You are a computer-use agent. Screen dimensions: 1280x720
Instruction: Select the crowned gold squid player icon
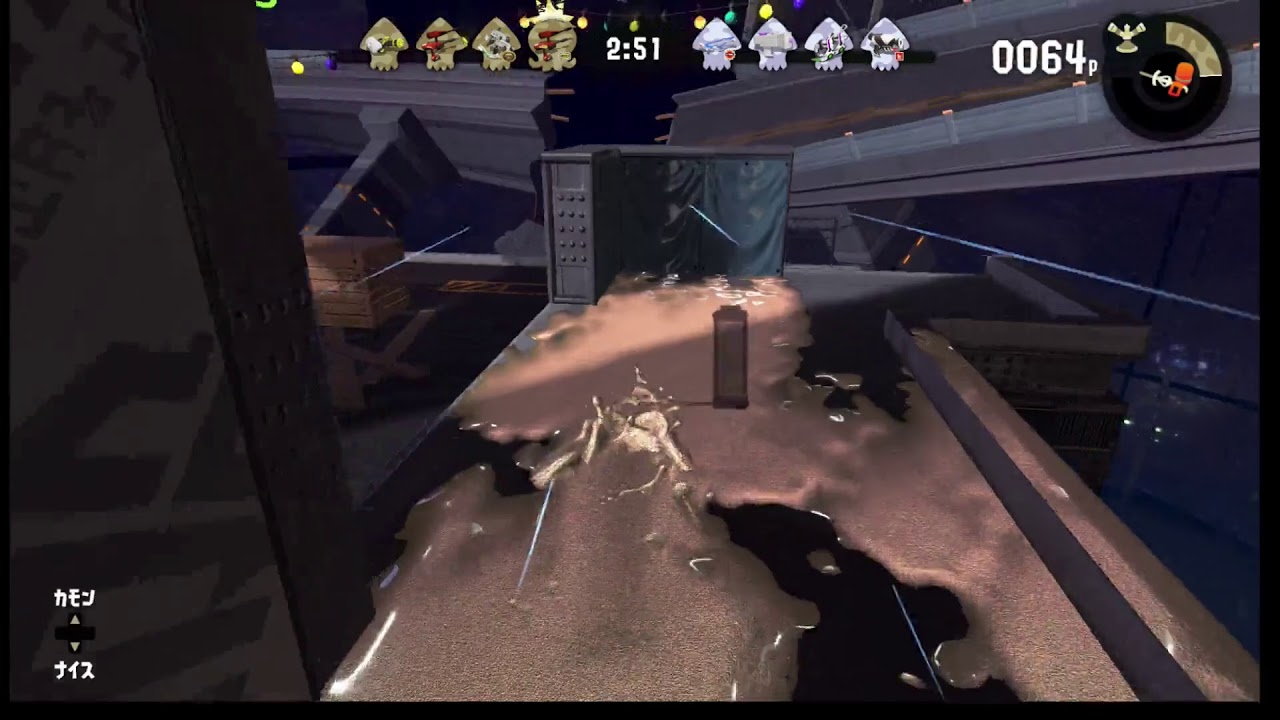coord(553,42)
